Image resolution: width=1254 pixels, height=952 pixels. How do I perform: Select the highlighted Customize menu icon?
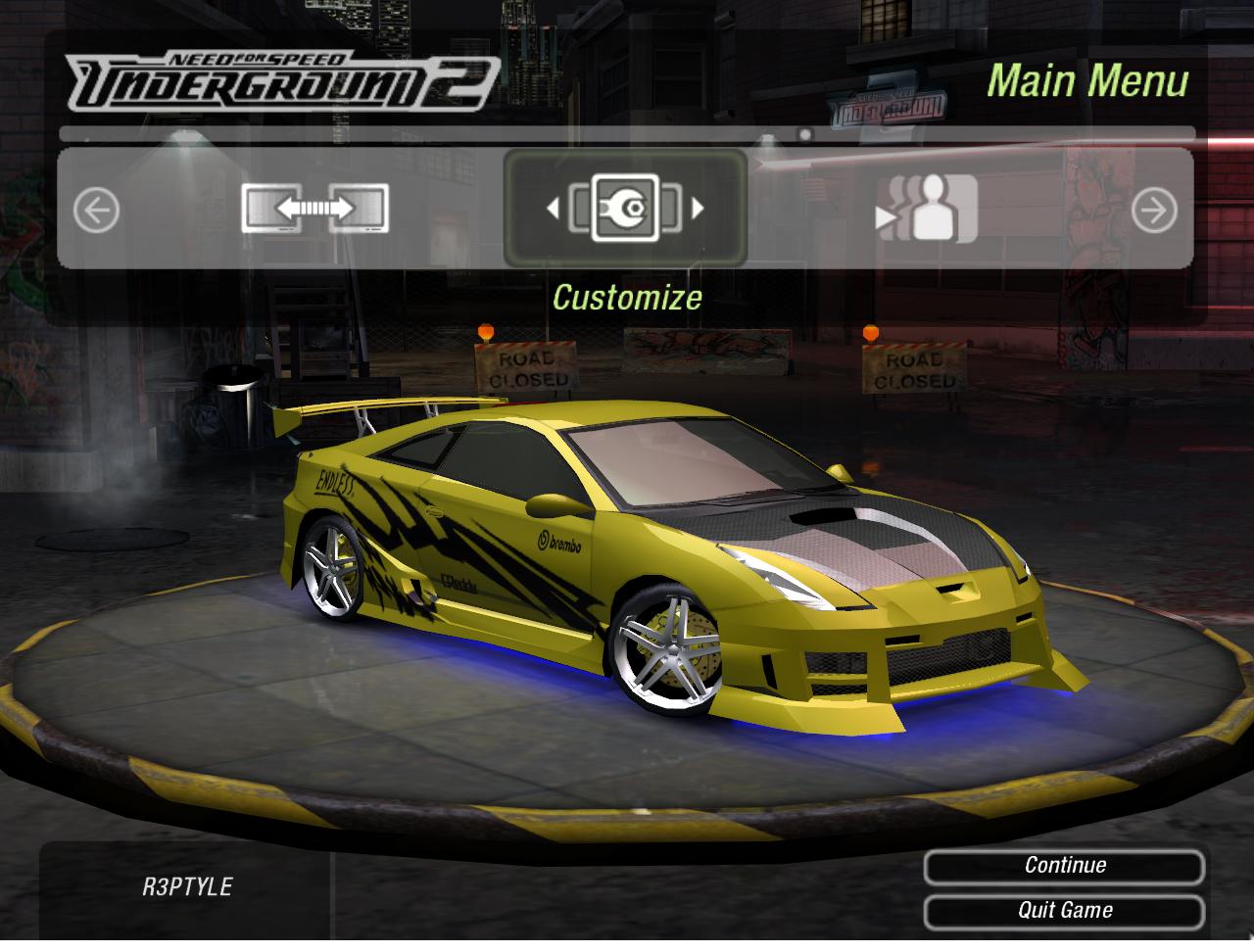click(x=625, y=208)
